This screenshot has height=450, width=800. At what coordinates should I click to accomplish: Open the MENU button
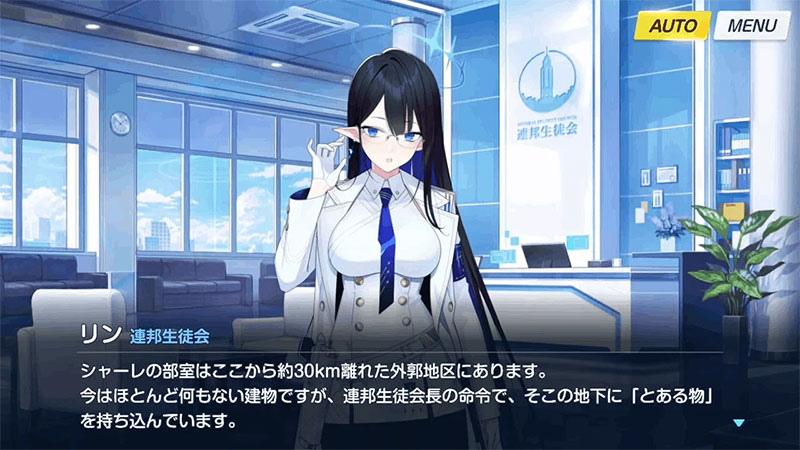751,26
